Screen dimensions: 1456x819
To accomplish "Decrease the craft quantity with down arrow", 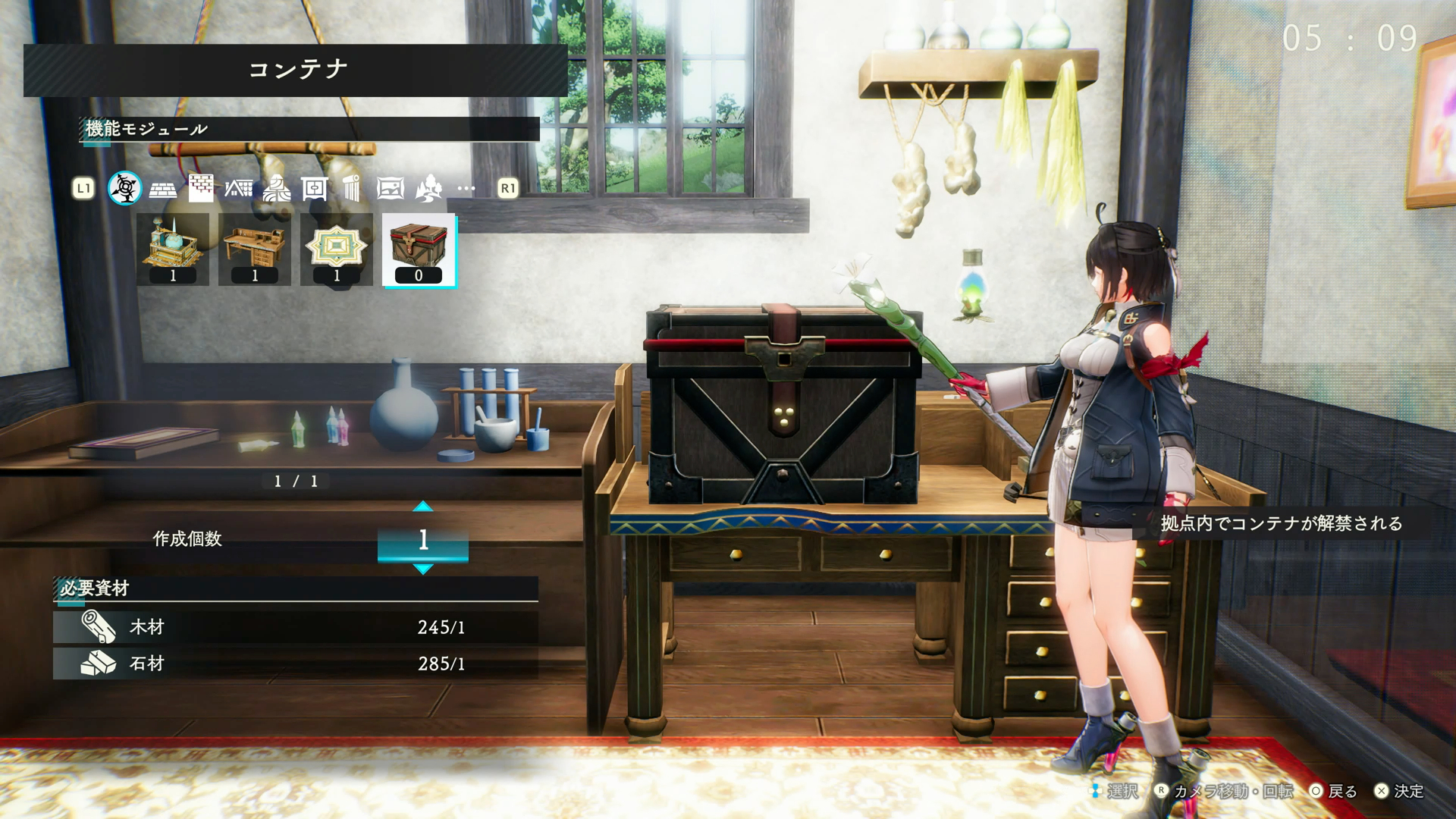I will pyautogui.click(x=423, y=569).
